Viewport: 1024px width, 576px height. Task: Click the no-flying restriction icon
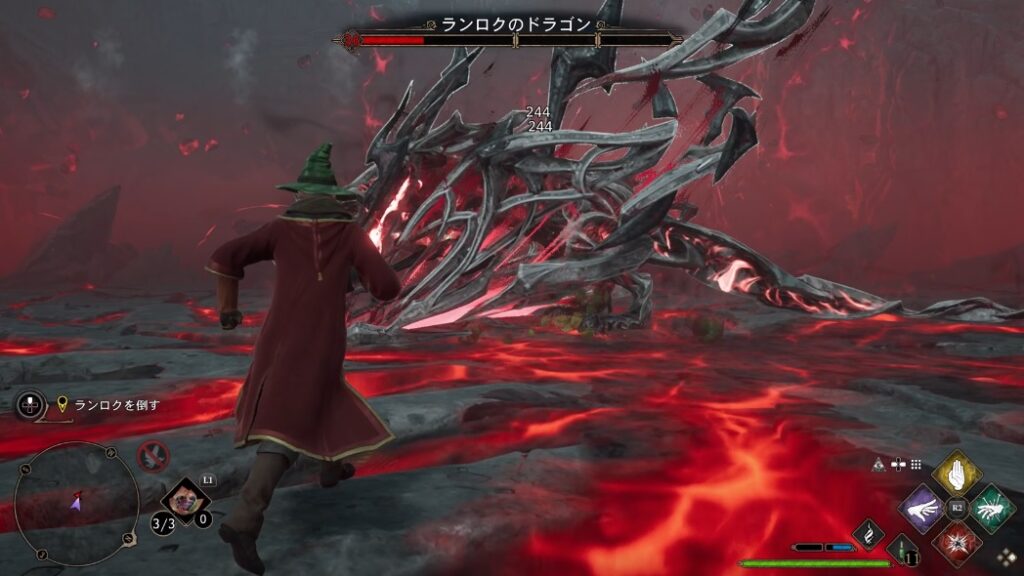[153, 457]
